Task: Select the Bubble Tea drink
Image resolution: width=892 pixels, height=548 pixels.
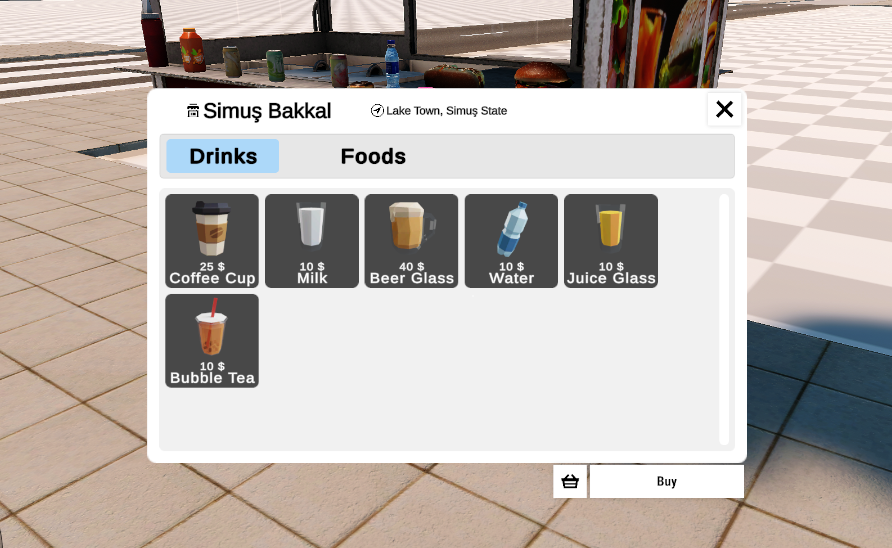Action: [x=212, y=341]
